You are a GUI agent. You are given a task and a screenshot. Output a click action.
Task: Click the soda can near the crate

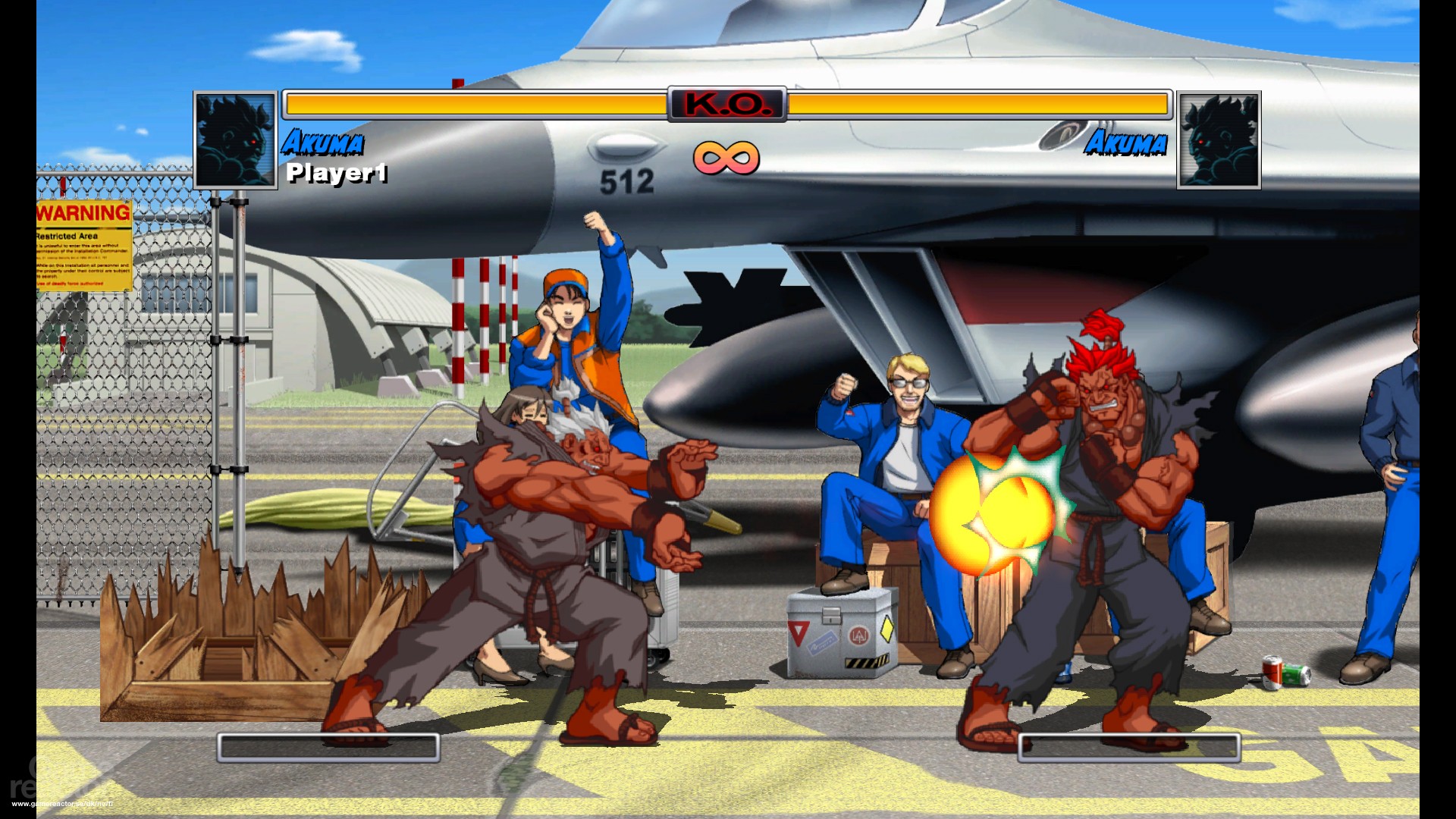click(1284, 672)
